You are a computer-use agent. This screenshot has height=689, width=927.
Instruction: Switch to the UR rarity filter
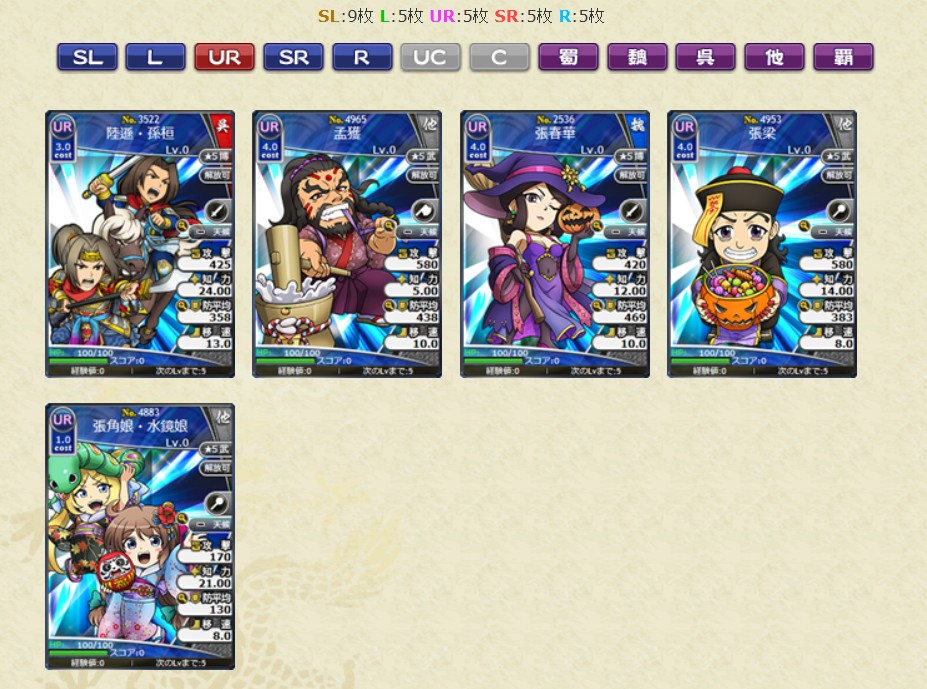click(x=224, y=57)
